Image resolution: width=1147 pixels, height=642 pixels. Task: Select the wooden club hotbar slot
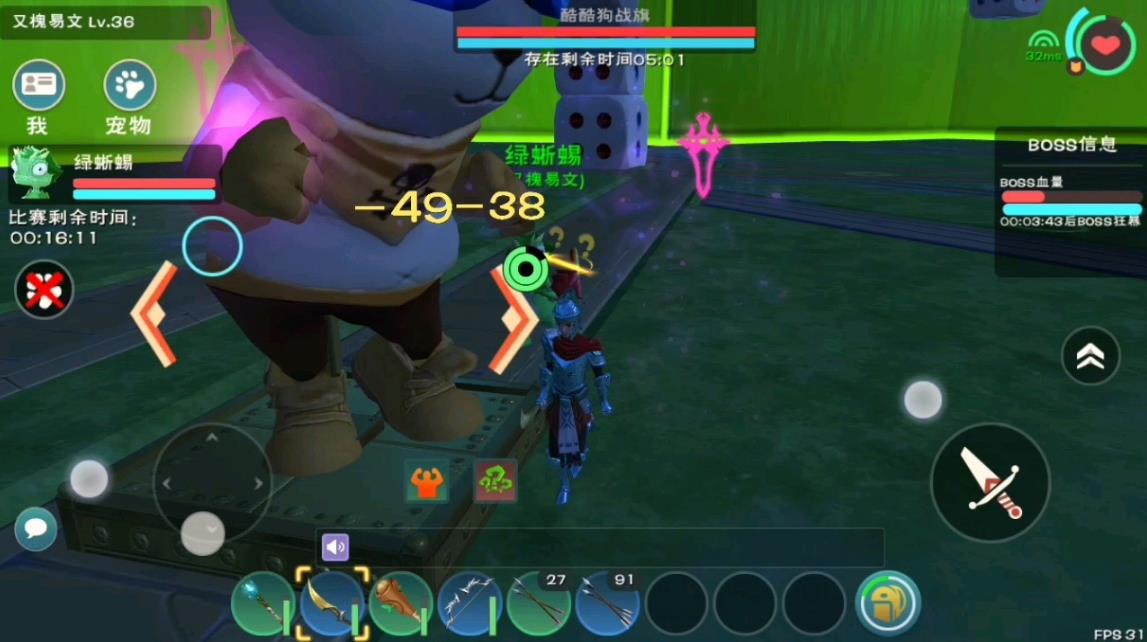click(399, 604)
